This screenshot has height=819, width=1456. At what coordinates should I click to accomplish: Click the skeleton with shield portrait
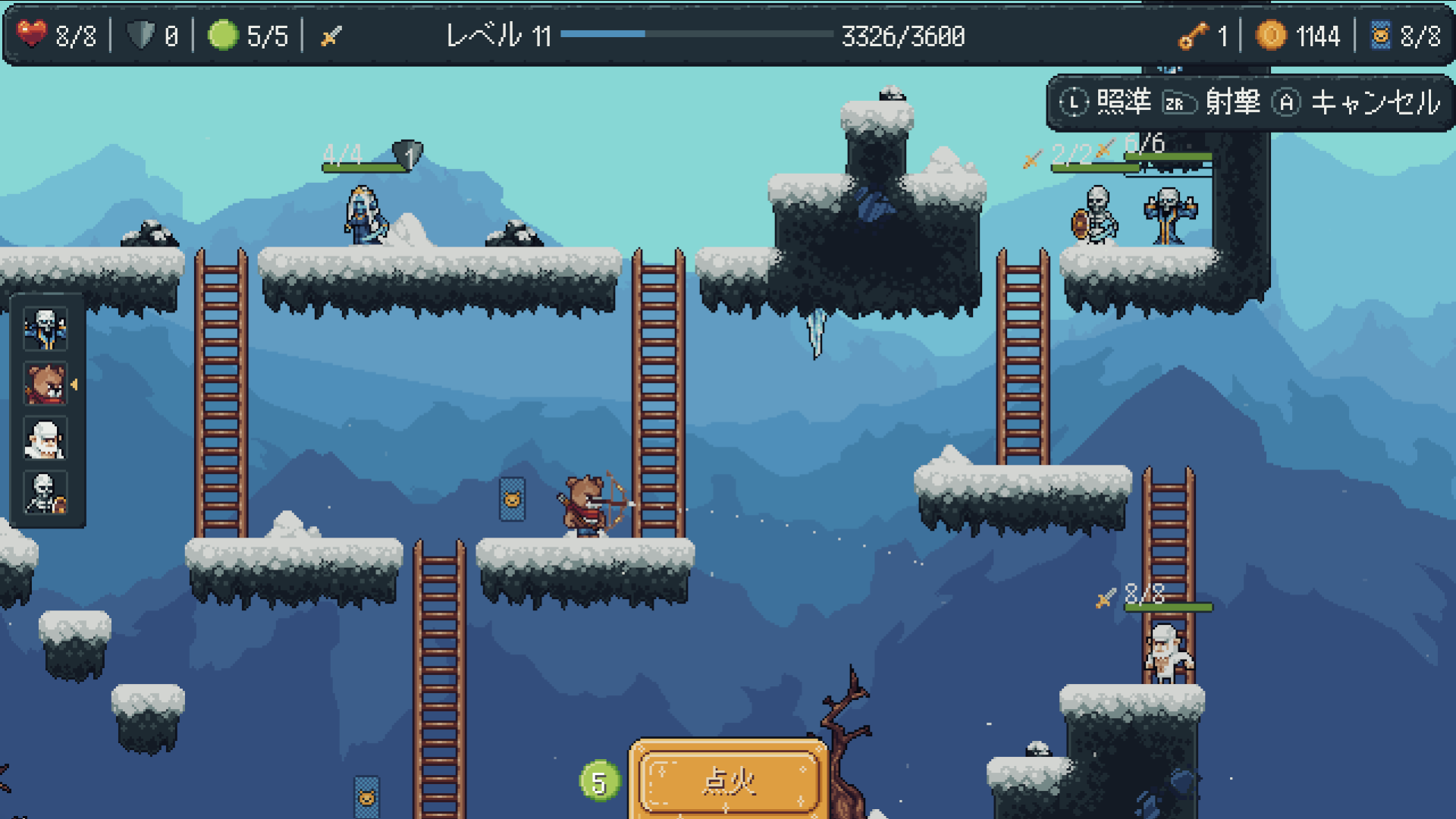click(45, 493)
